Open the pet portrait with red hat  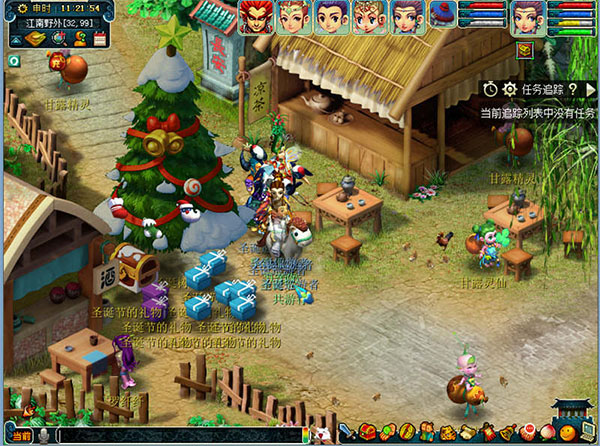tap(443, 14)
